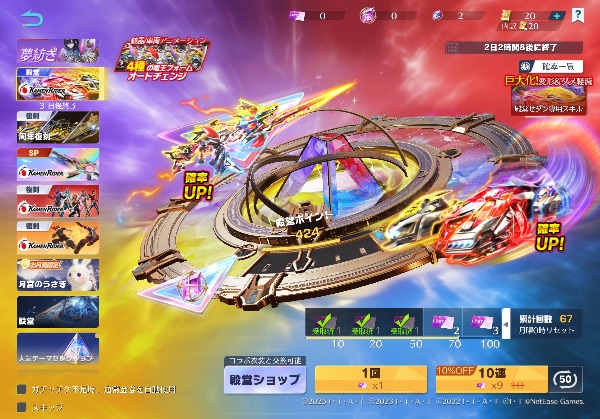Open the 50-draw history round button
600x419 pixels.
(563, 379)
